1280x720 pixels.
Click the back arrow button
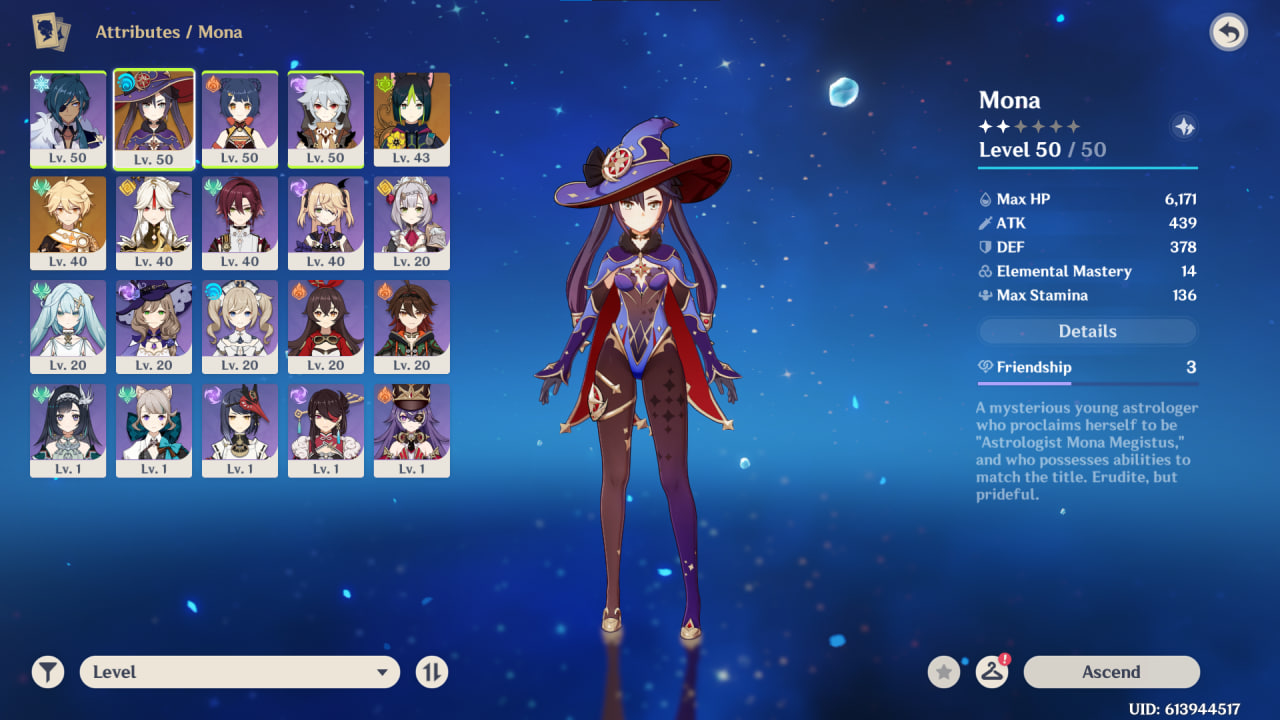coord(1228,33)
